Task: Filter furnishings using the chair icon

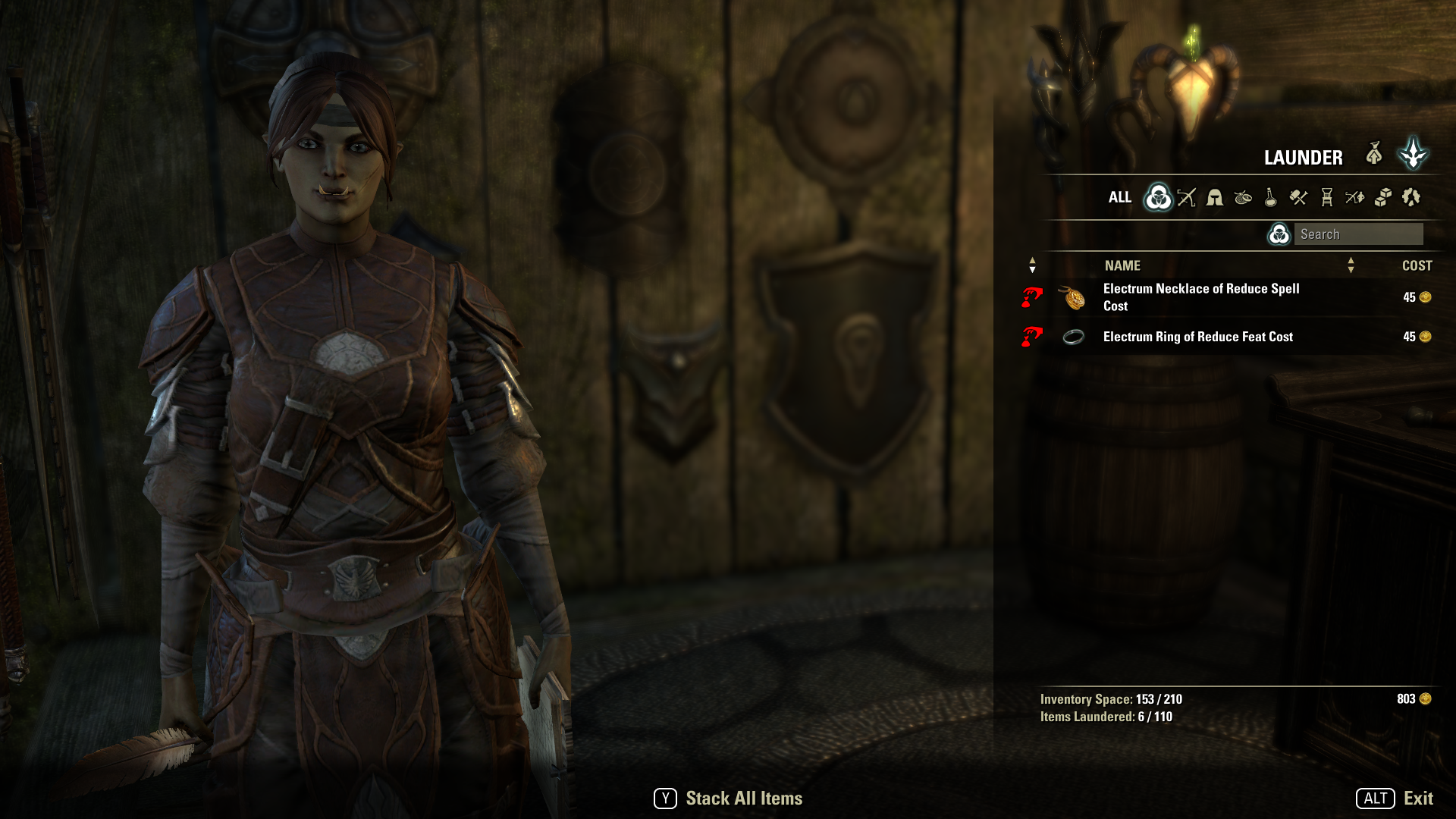Action: (x=1327, y=198)
